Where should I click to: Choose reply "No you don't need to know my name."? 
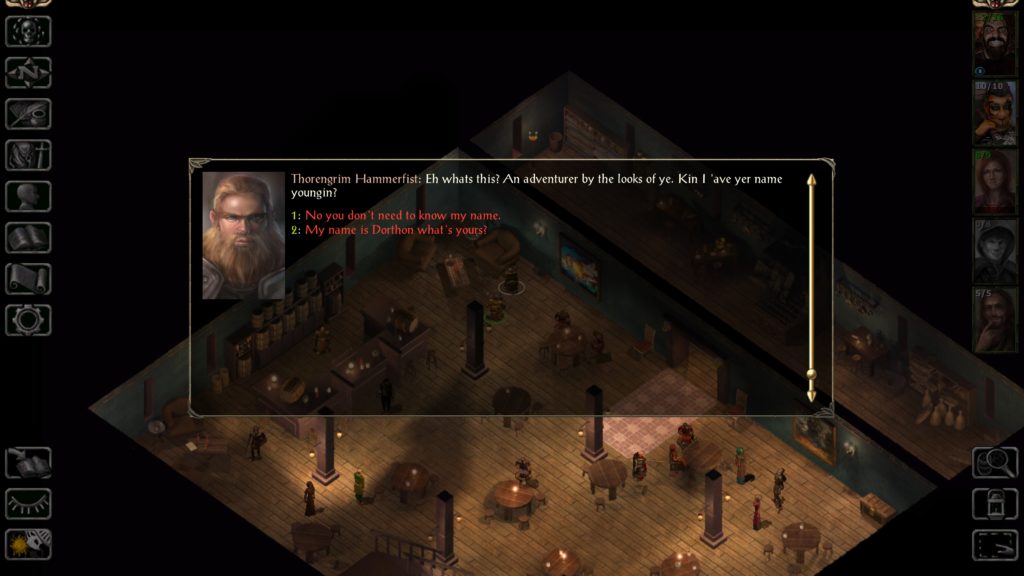tap(402, 216)
